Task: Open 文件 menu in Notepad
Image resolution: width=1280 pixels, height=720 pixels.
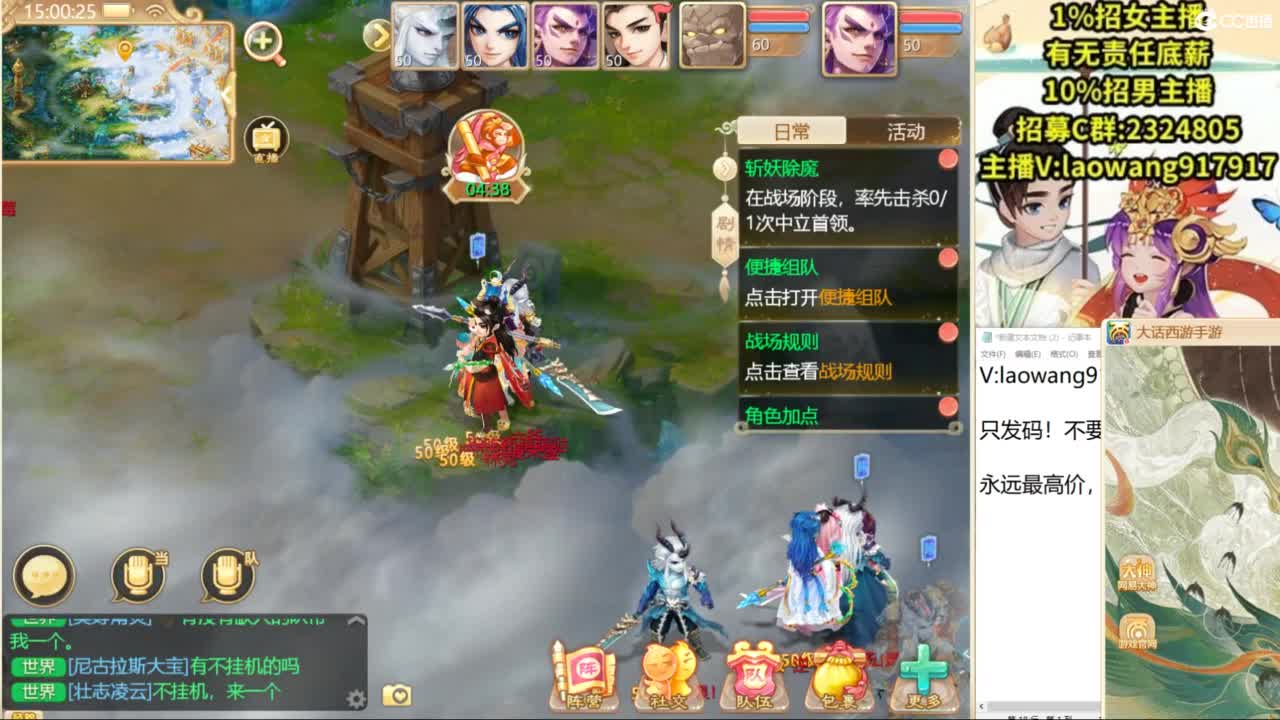Action: pyautogui.click(x=993, y=354)
